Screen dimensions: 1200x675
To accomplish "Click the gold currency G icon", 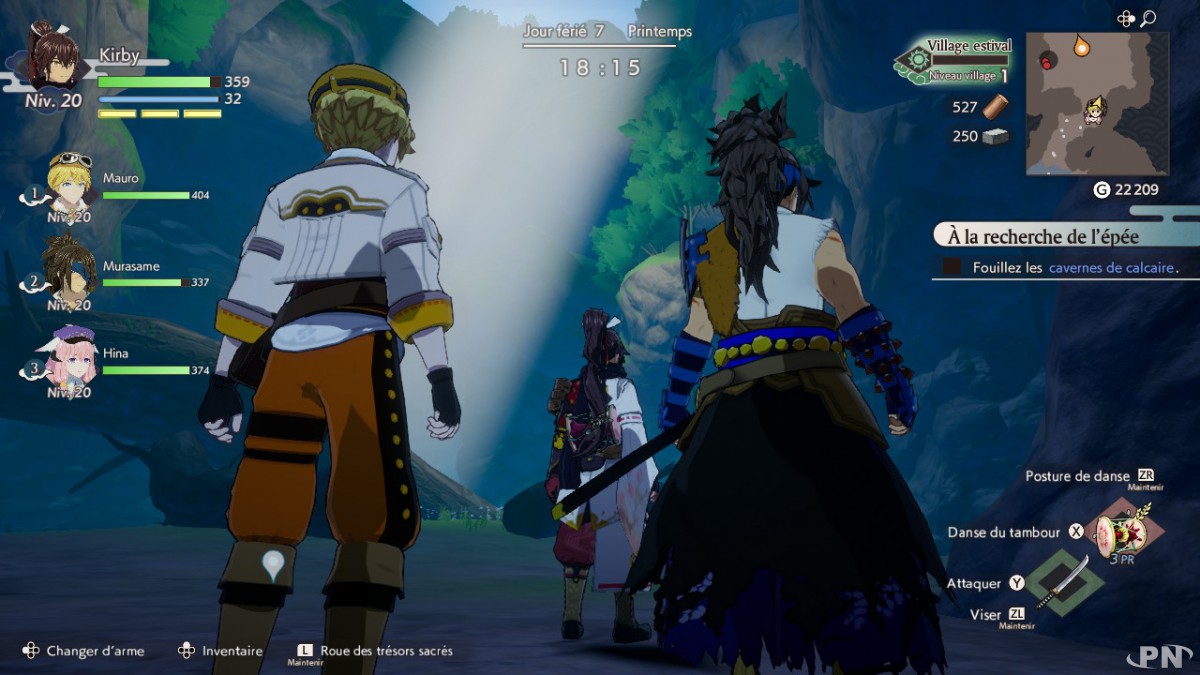I will pyautogui.click(x=1101, y=190).
